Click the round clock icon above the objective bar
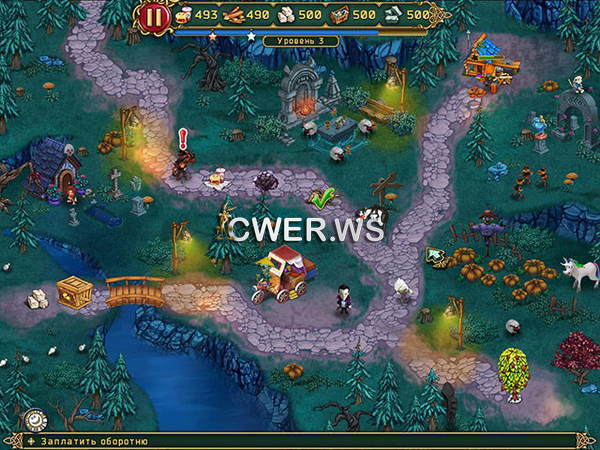Viewport: 600px width, 450px height. click(36, 420)
